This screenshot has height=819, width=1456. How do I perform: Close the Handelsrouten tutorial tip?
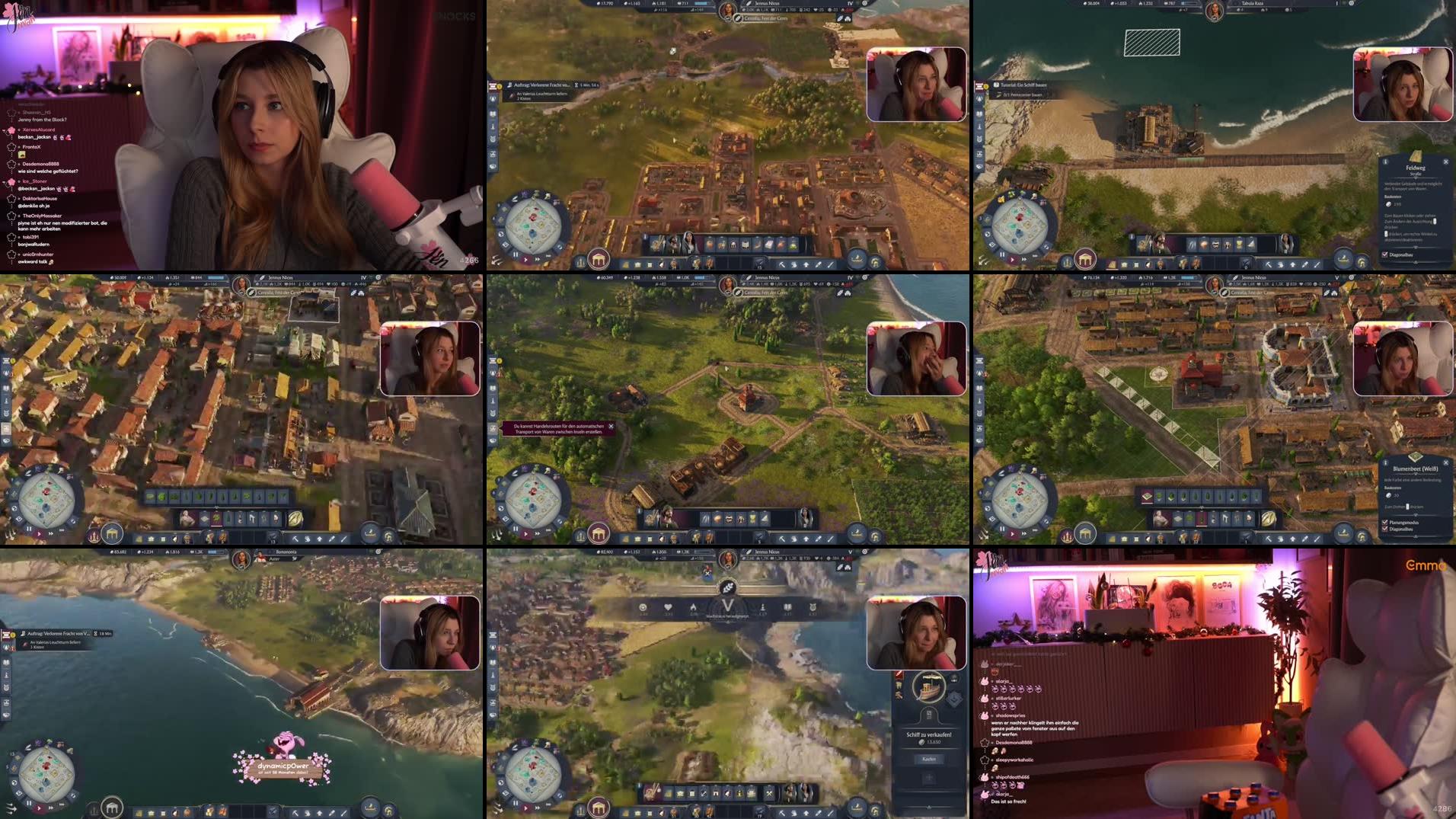[611, 428]
